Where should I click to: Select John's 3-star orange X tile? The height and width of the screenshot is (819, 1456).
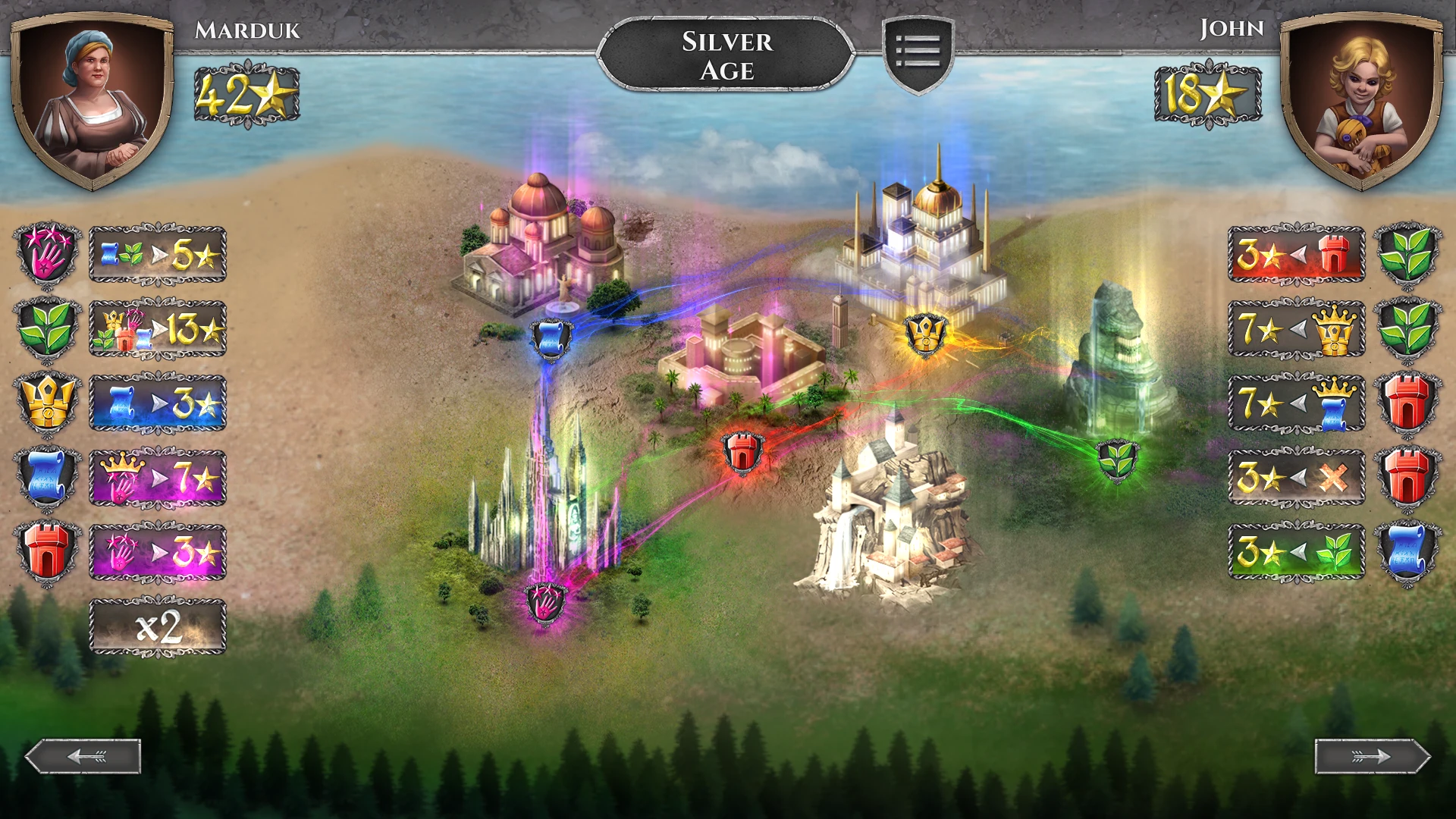(1296, 478)
